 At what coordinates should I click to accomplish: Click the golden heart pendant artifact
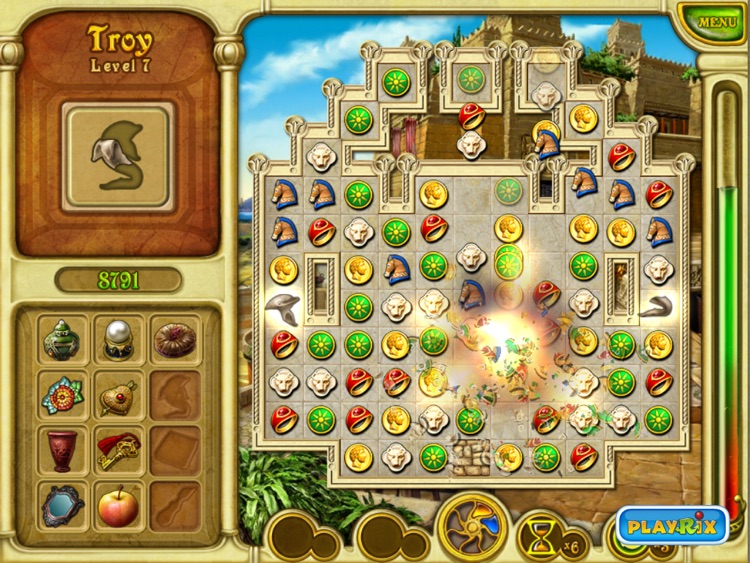(x=119, y=396)
